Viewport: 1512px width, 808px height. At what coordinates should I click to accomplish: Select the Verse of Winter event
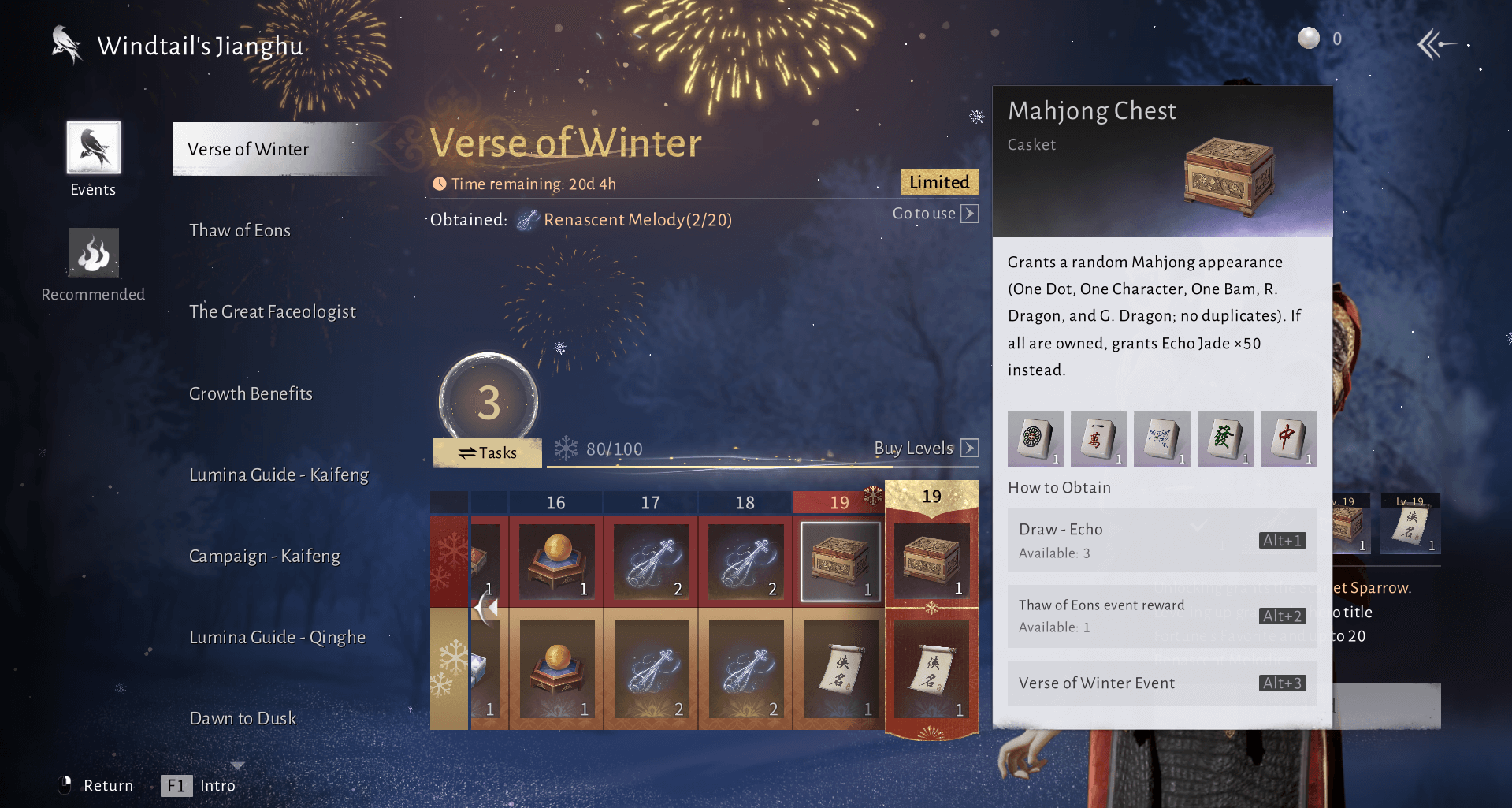coord(249,149)
